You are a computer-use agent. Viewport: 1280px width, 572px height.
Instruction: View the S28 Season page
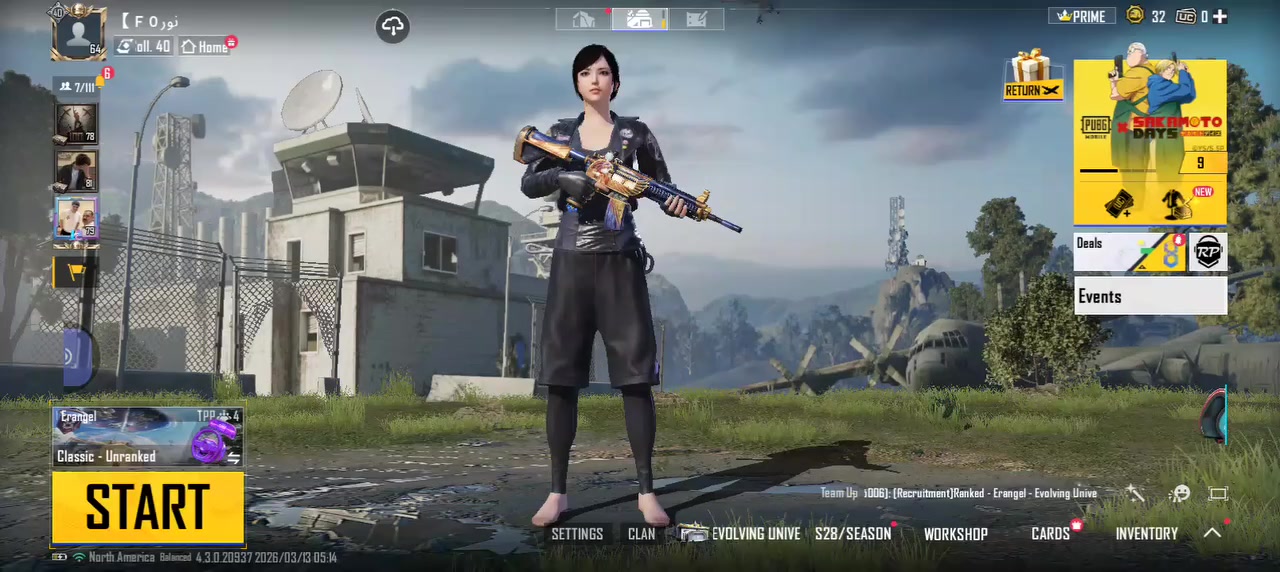pyautogui.click(x=852, y=534)
